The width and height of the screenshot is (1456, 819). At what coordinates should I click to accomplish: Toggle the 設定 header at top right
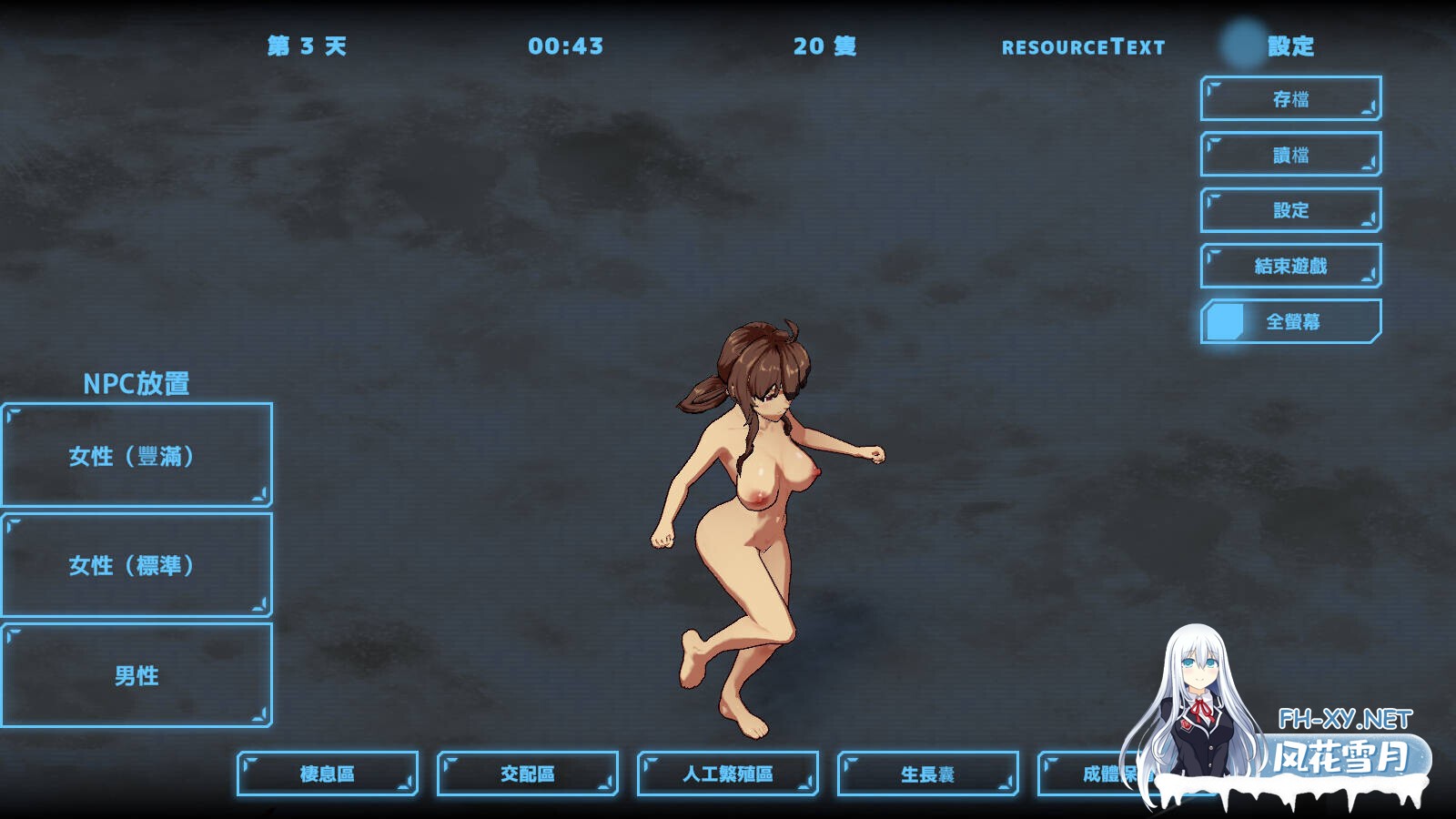click(1270, 45)
